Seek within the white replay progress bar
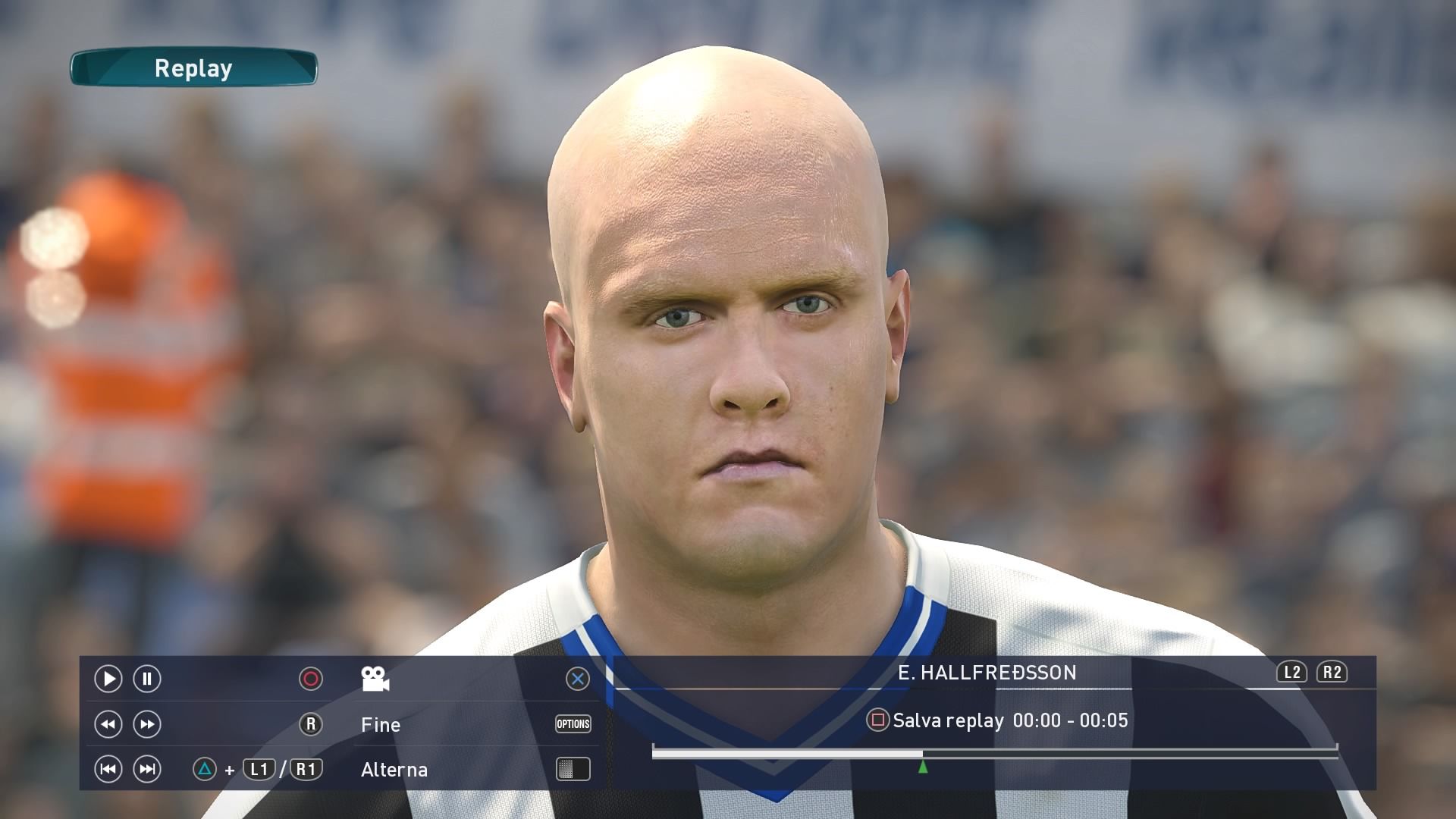1456x819 pixels. (787, 754)
